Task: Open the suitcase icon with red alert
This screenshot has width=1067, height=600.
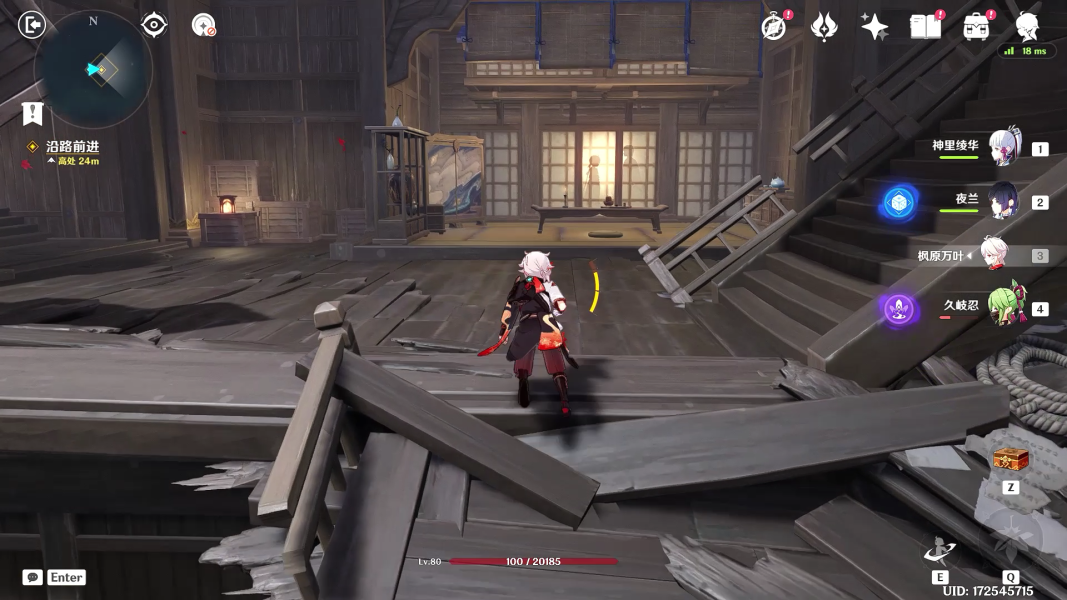Action: pyautogui.click(x=976, y=27)
